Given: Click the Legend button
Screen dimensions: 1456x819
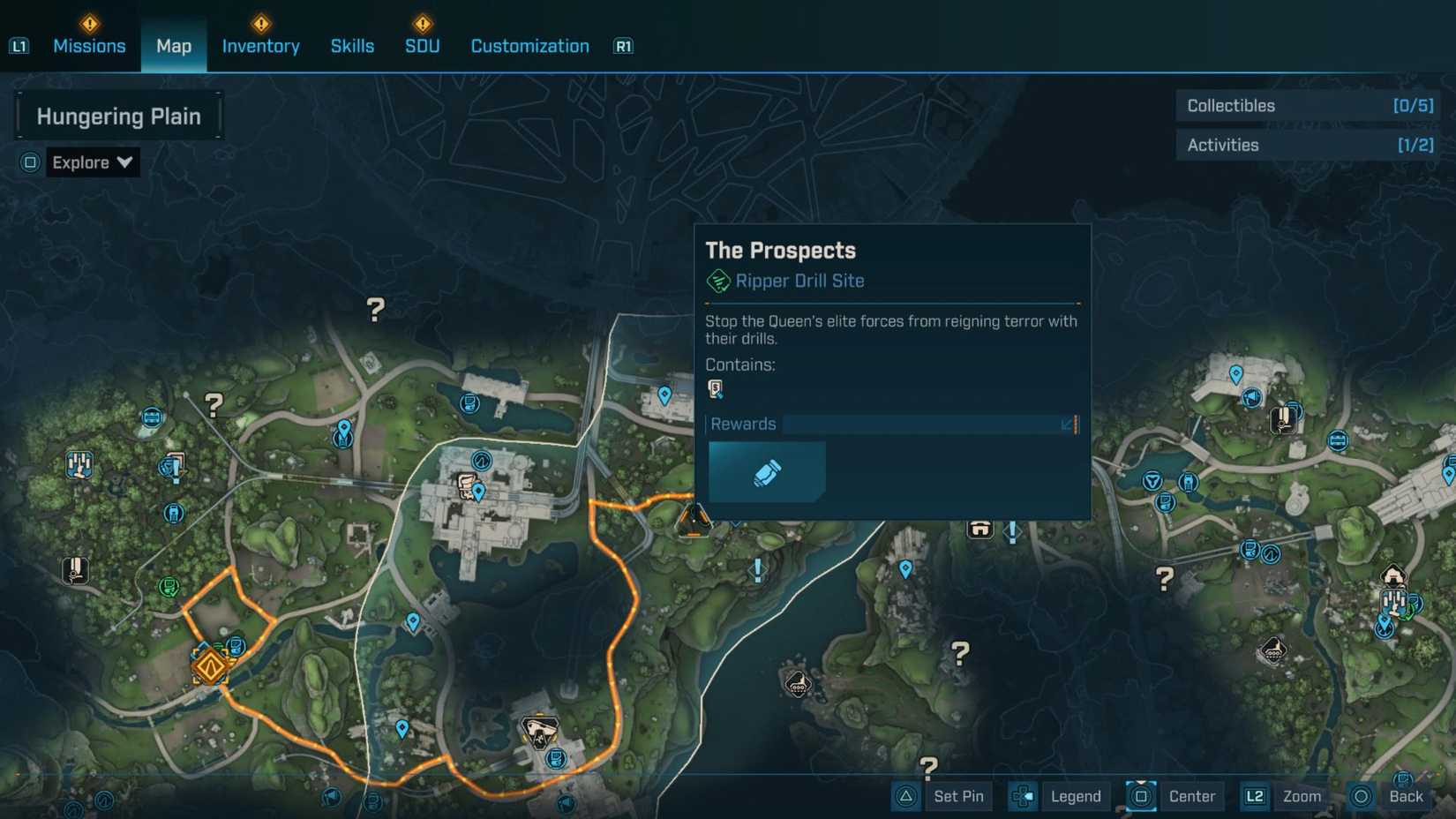Looking at the screenshot, I should pyautogui.click(x=1075, y=796).
